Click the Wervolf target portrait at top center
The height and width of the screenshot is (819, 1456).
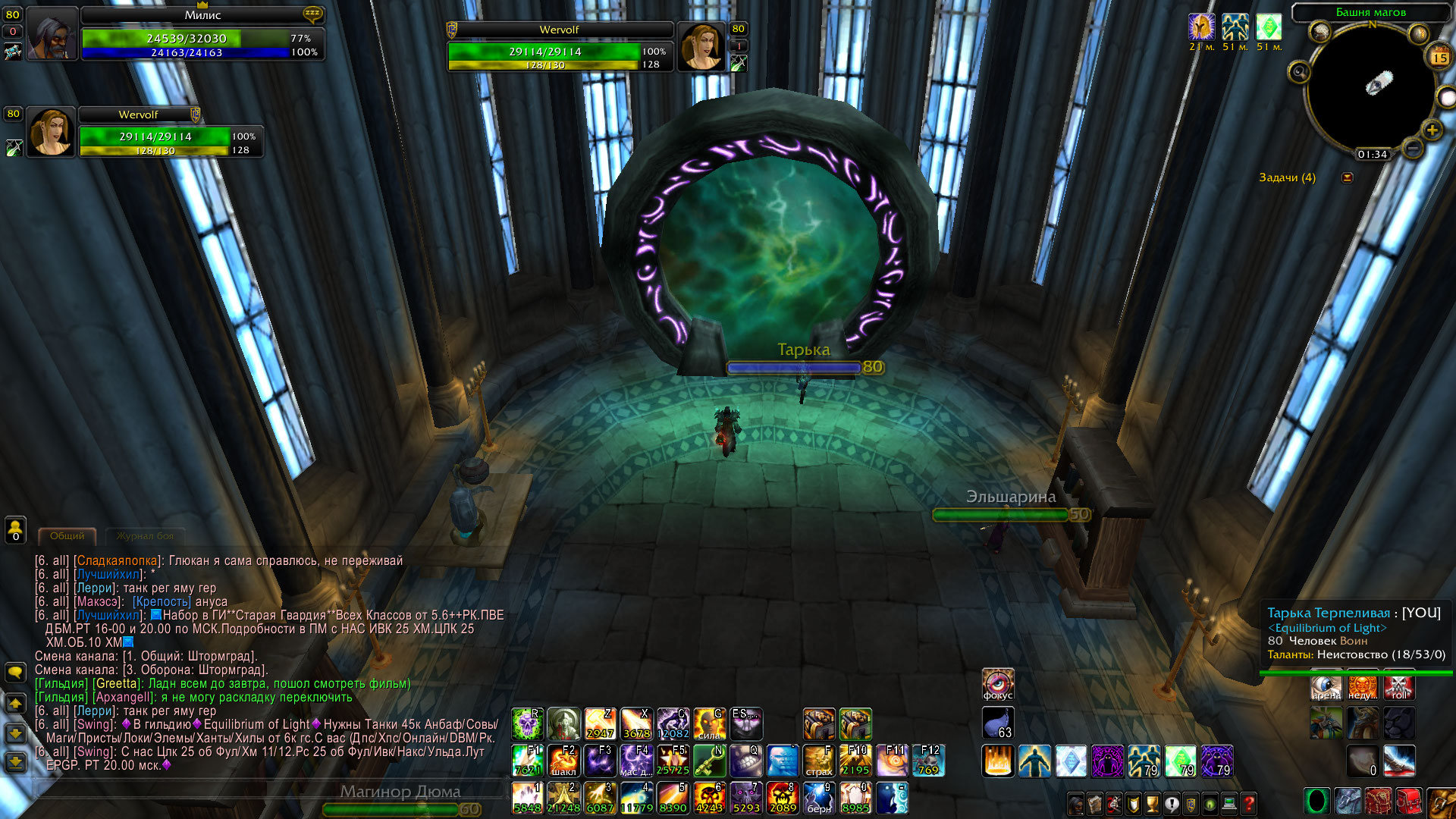tap(701, 45)
